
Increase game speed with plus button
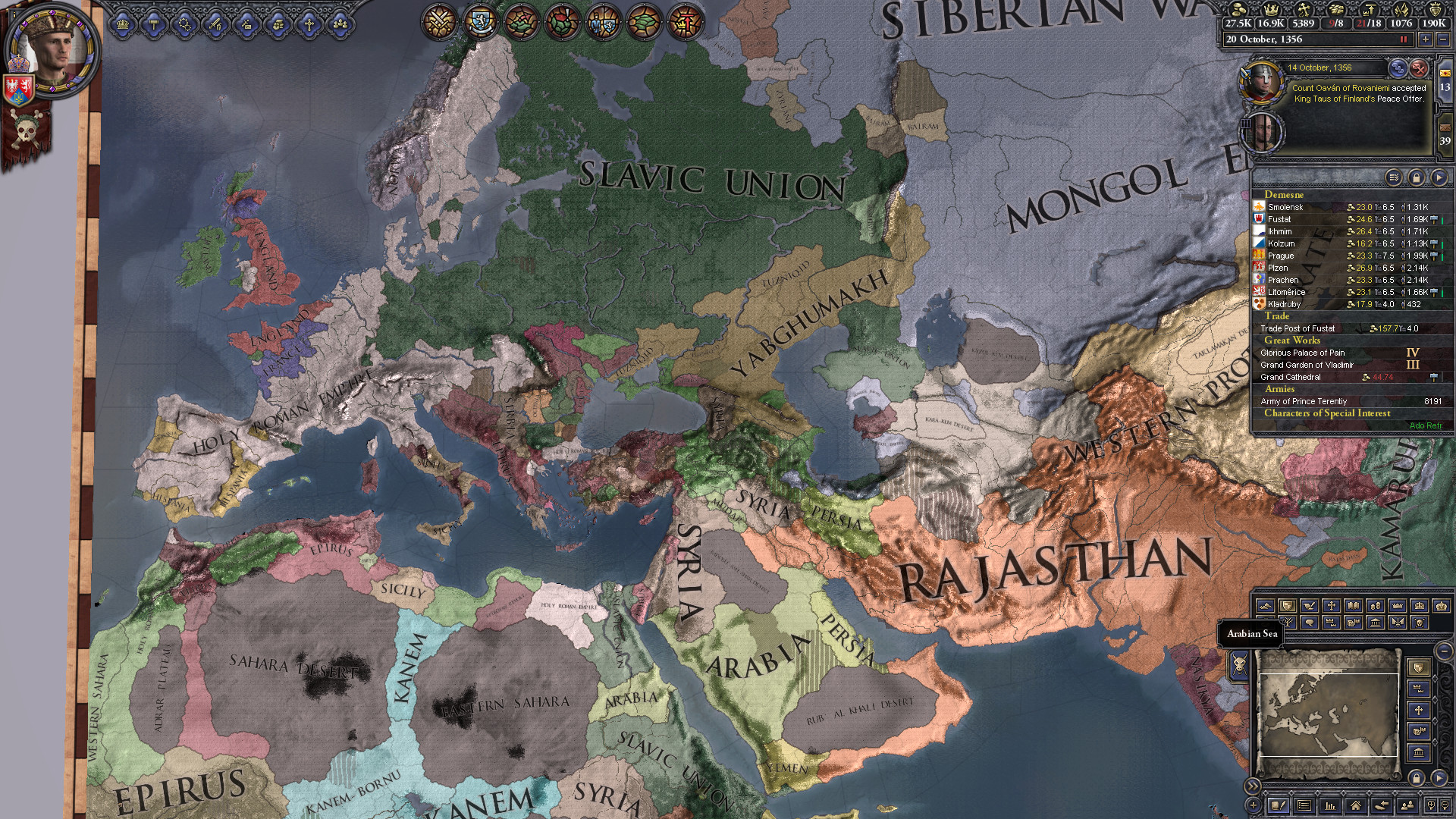tap(1426, 39)
